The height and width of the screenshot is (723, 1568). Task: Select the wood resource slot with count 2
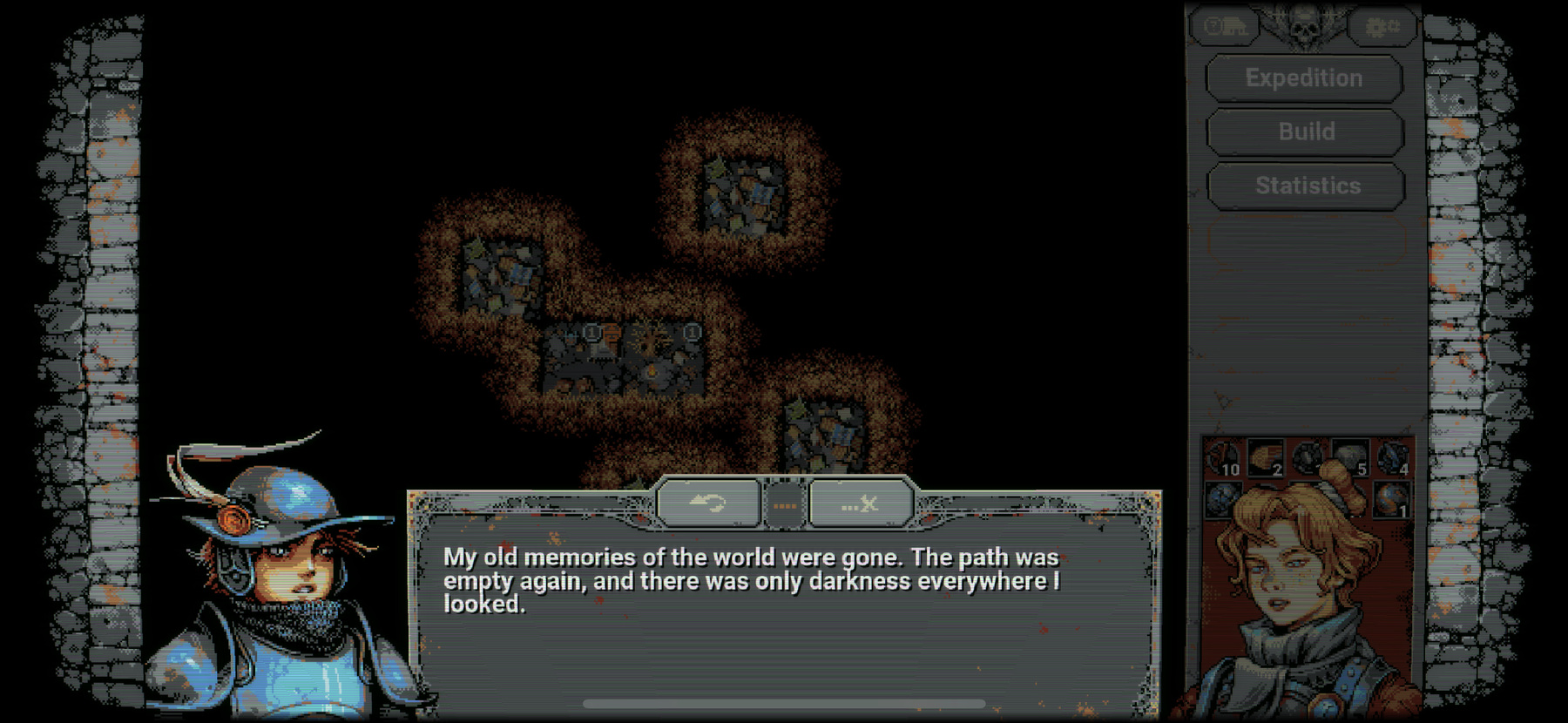[x=1266, y=459]
